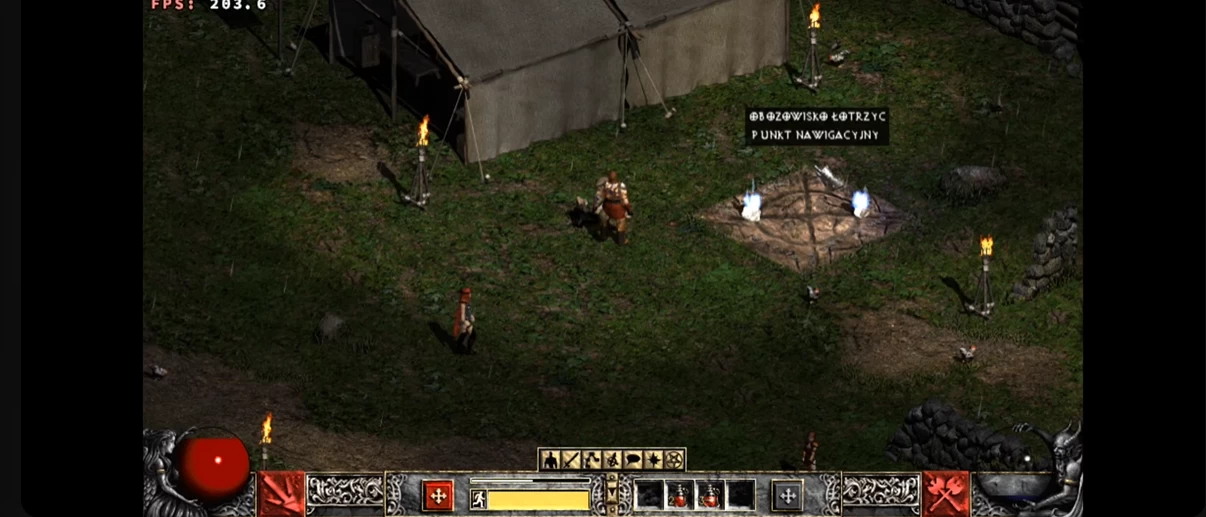Collapse the mini panel with the arrow button
1206x517 pixels.
click(612, 493)
